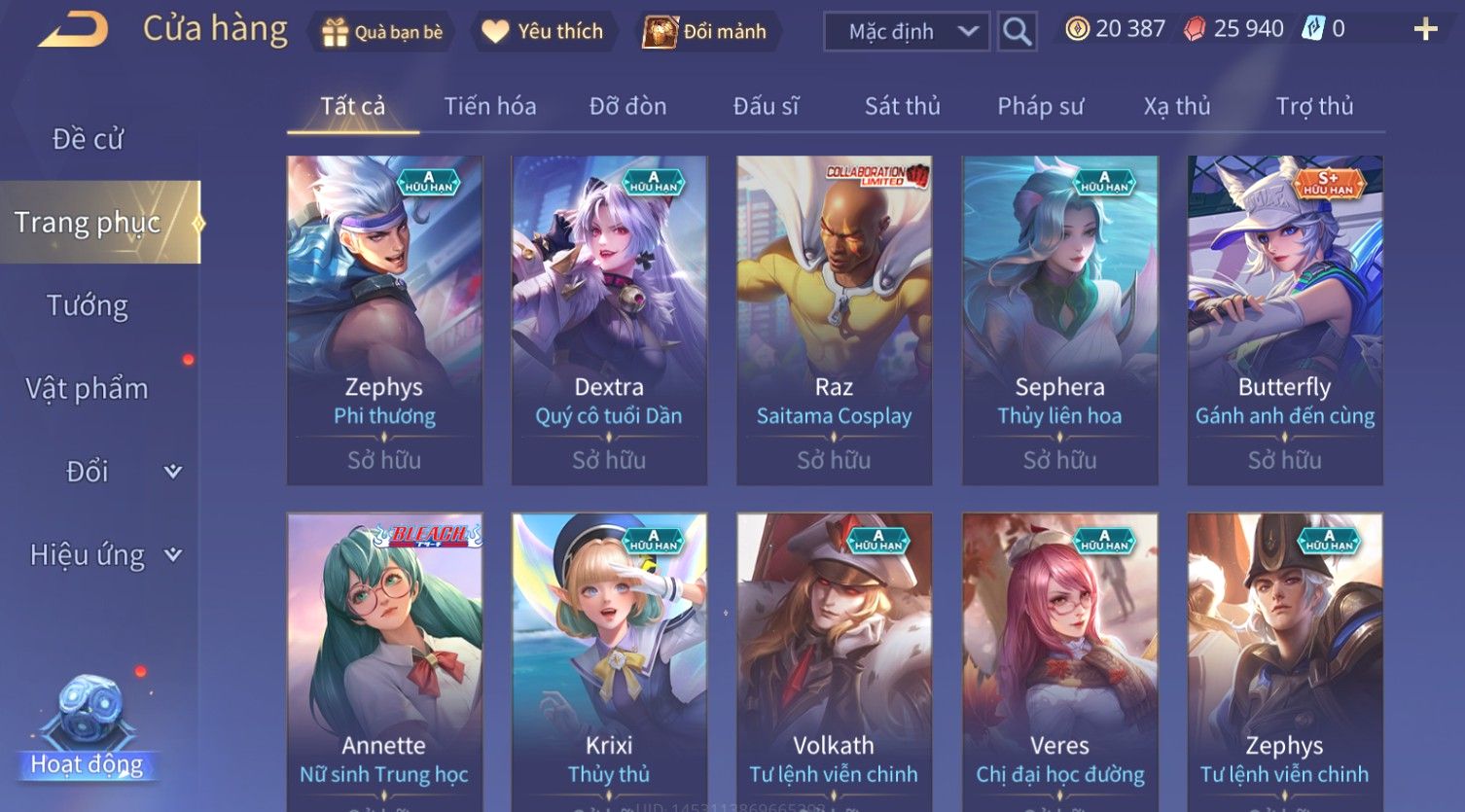Expand the Mặc định sort dropdown
Viewport: 1465px width, 812px height.
[x=906, y=32]
